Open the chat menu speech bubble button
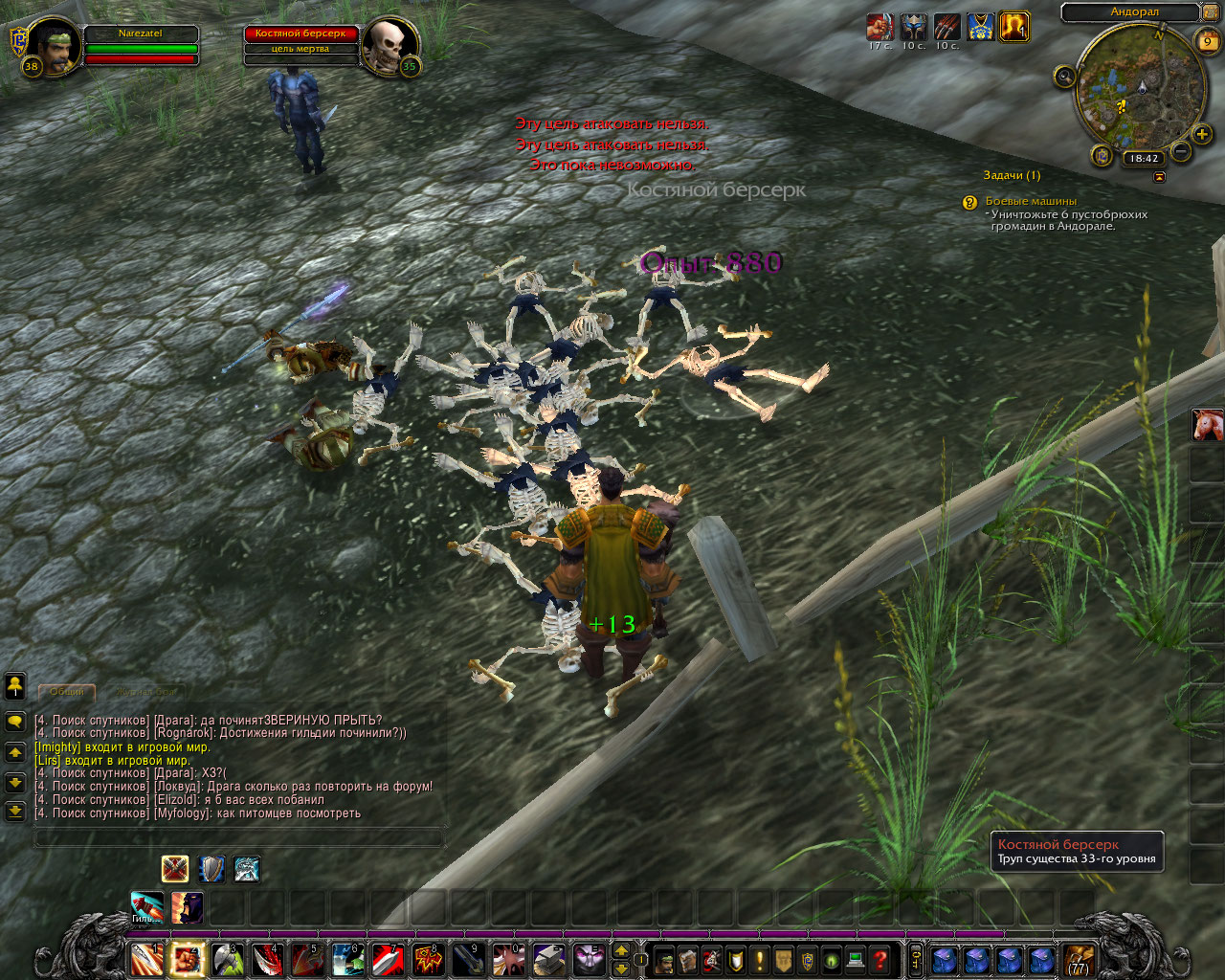 coord(15,721)
